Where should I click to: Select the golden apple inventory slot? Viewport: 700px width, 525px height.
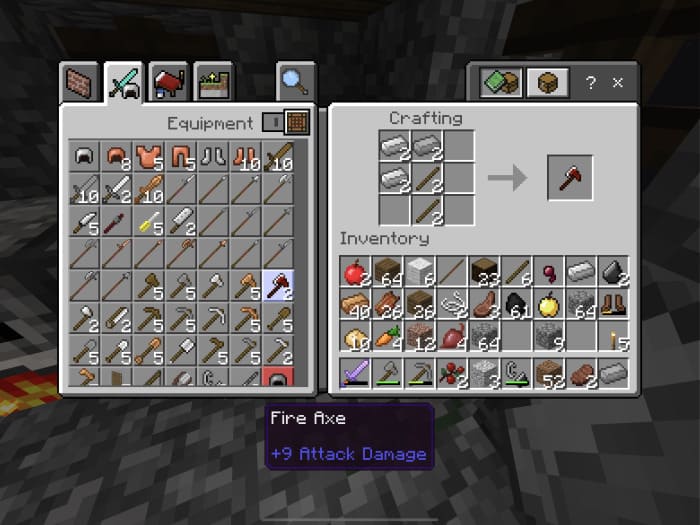point(550,305)
